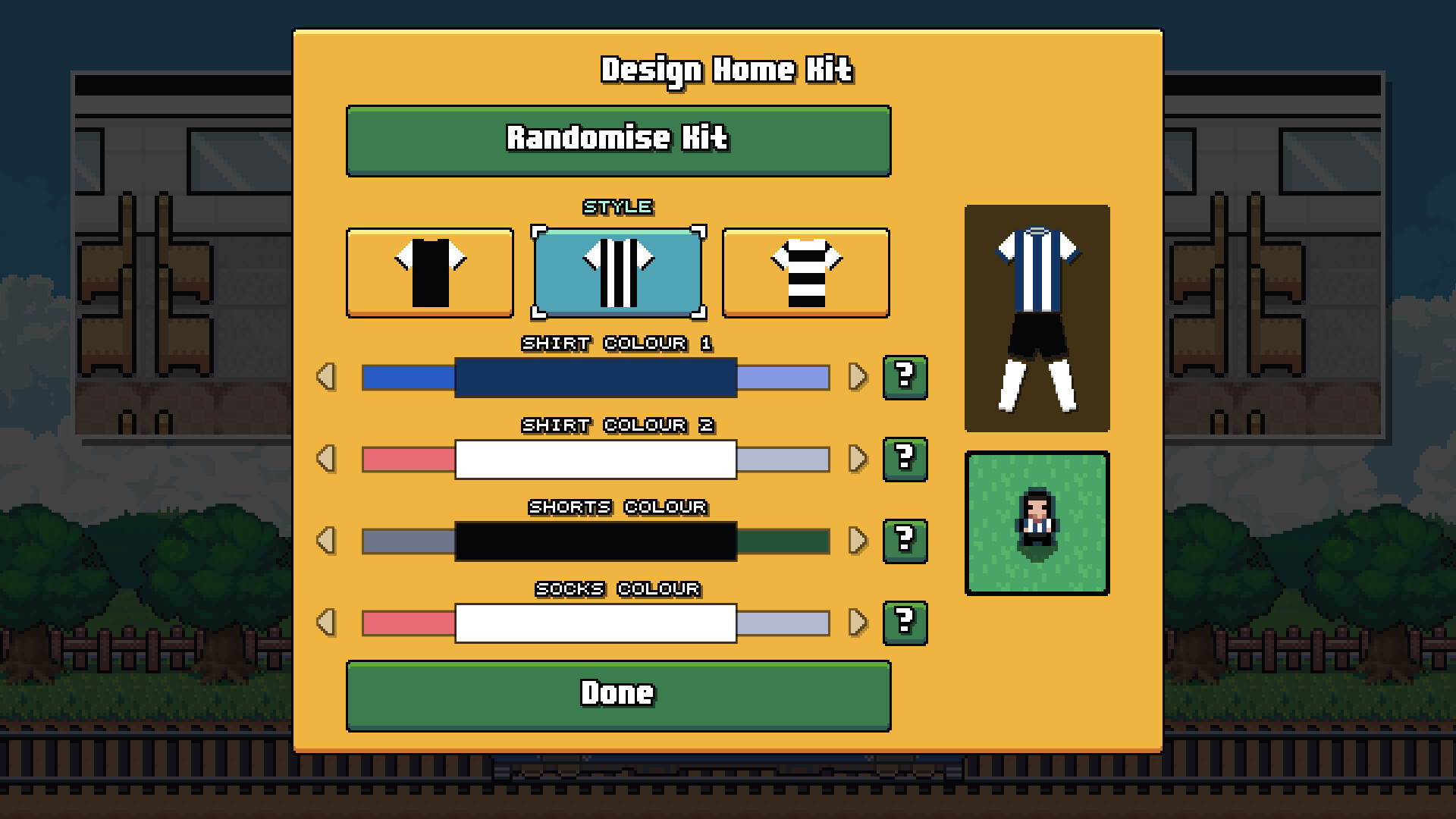Screen dimensions: 1456x819
Task: Click the player preview on the grass
Action: (x=1037, y=522)
